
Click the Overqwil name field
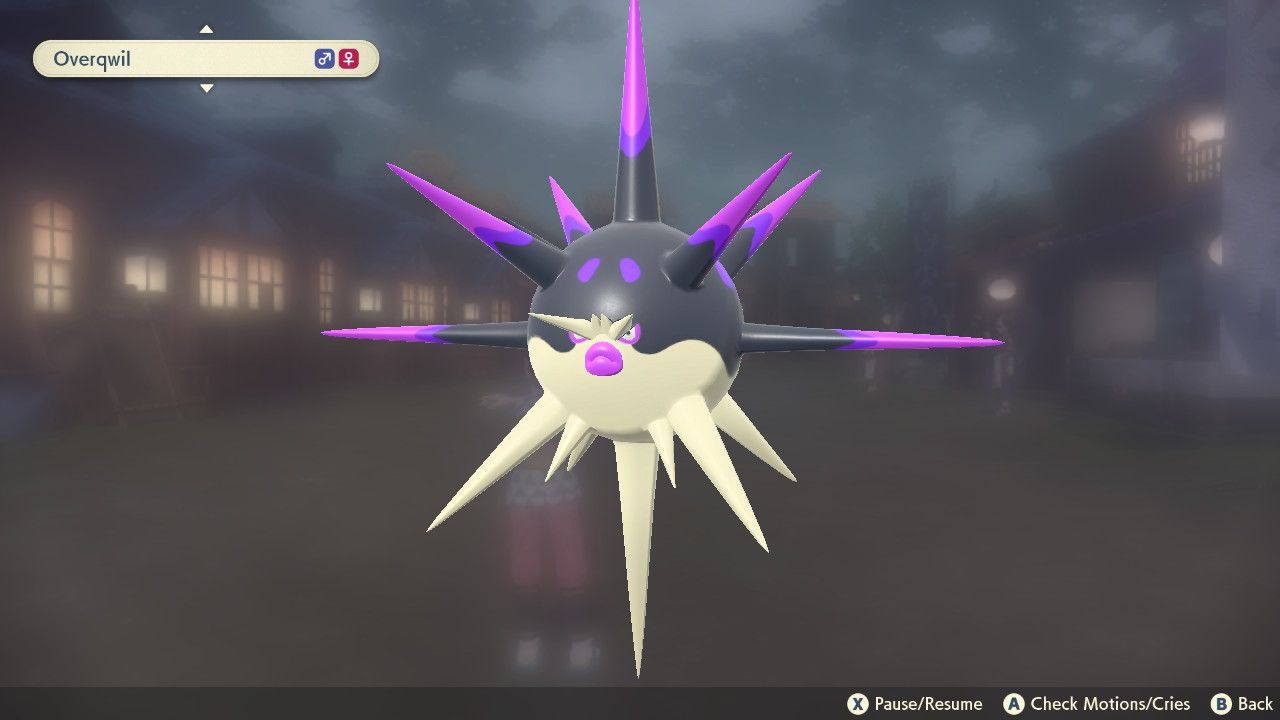click(150, 59)
